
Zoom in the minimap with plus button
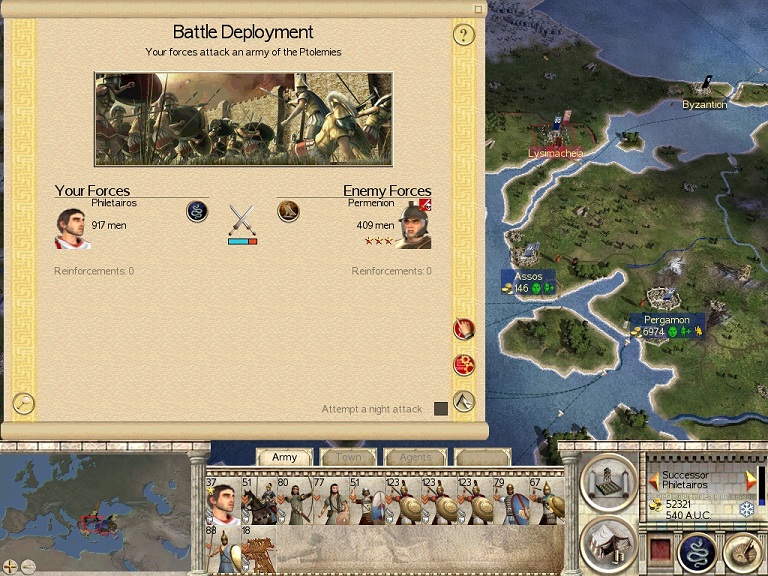click(x=11, y=567)
